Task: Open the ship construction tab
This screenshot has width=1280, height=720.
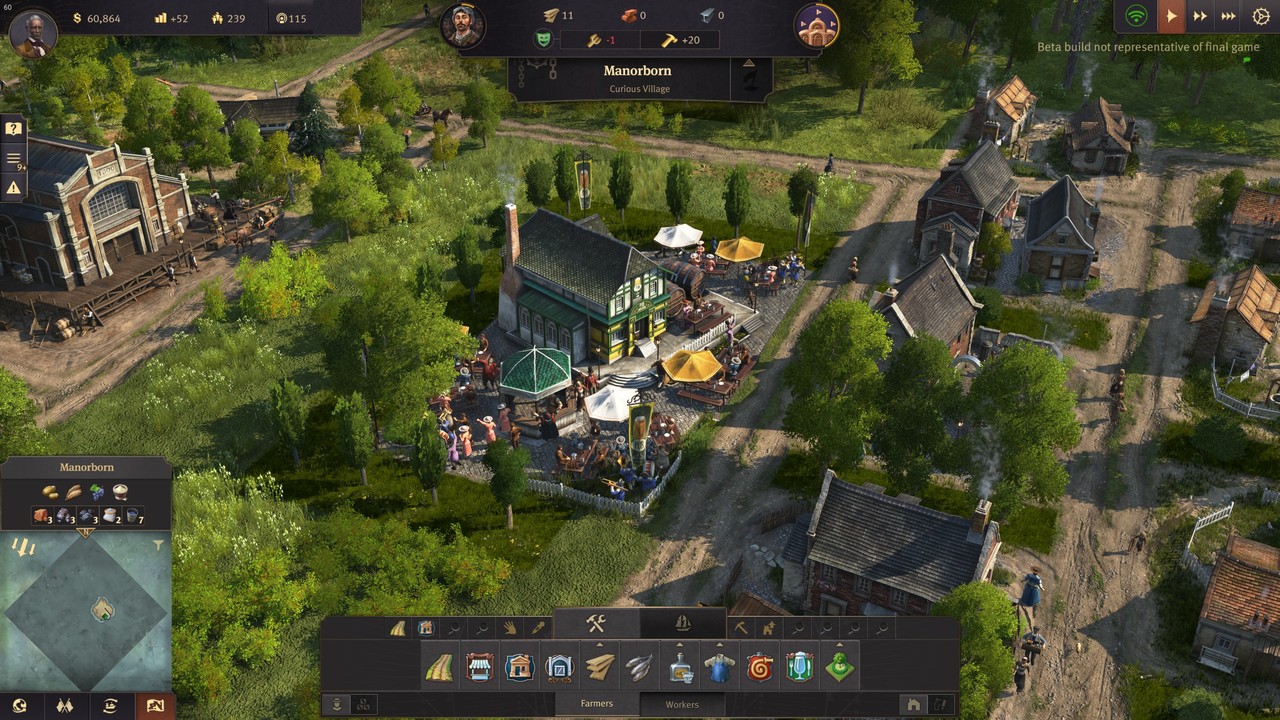Action: 683,624
